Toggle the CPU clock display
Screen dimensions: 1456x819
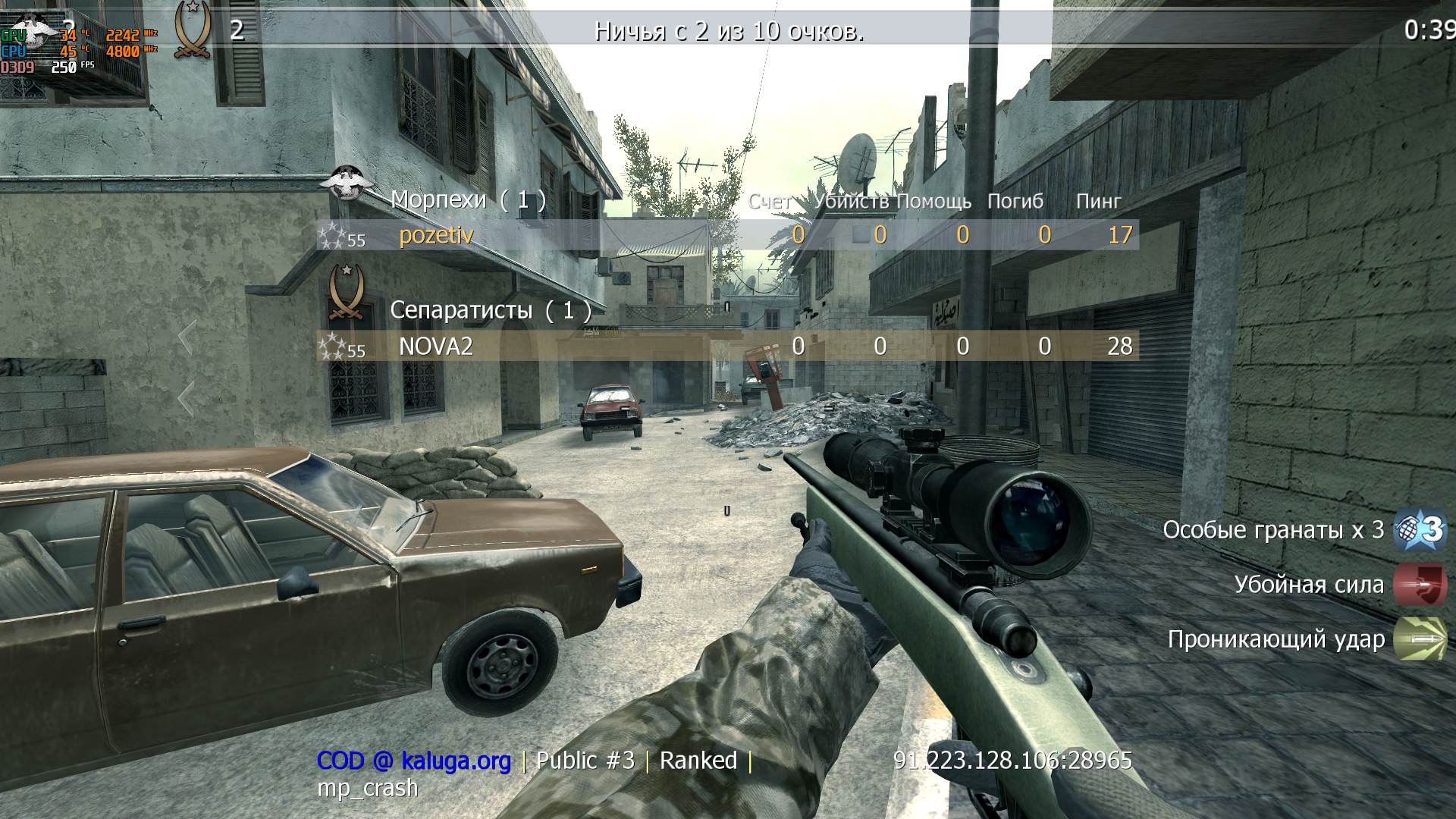(x=124, y=52)
